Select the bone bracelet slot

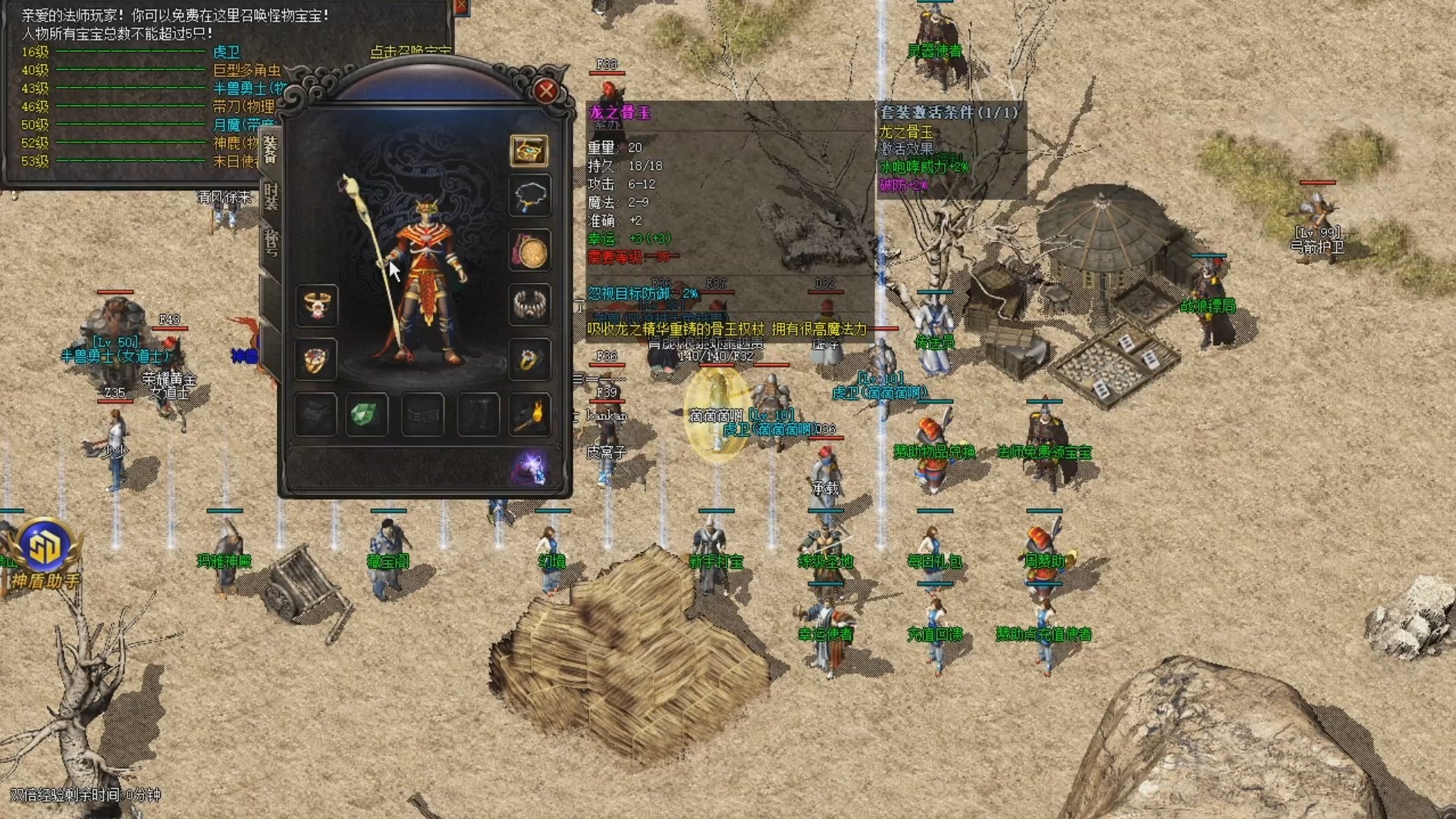click(x=529, y=304)
